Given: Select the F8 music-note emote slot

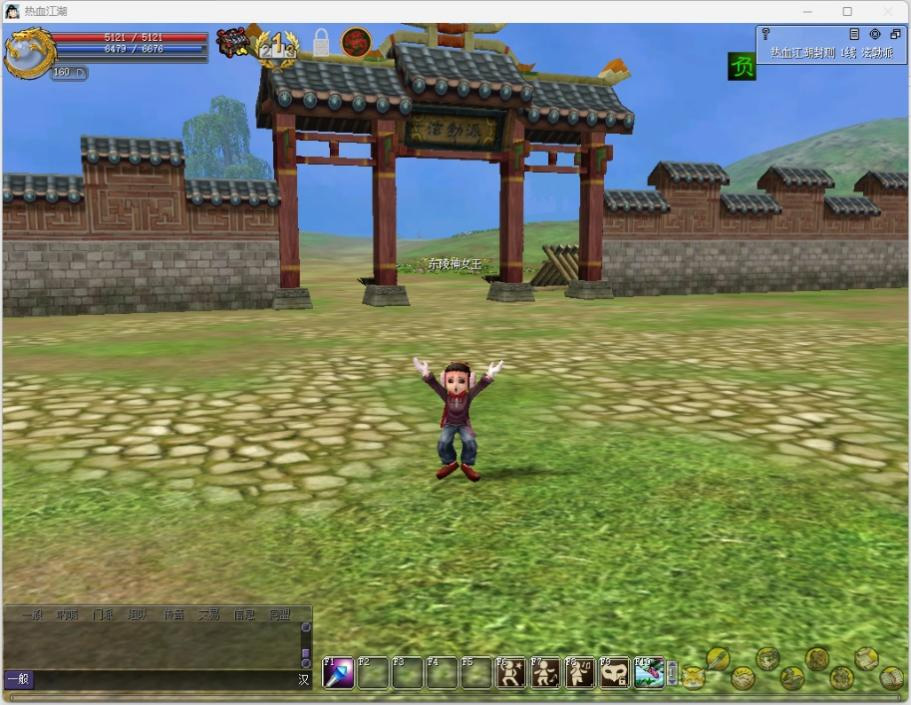Looking at the screenshot, I should click(580, 673).
